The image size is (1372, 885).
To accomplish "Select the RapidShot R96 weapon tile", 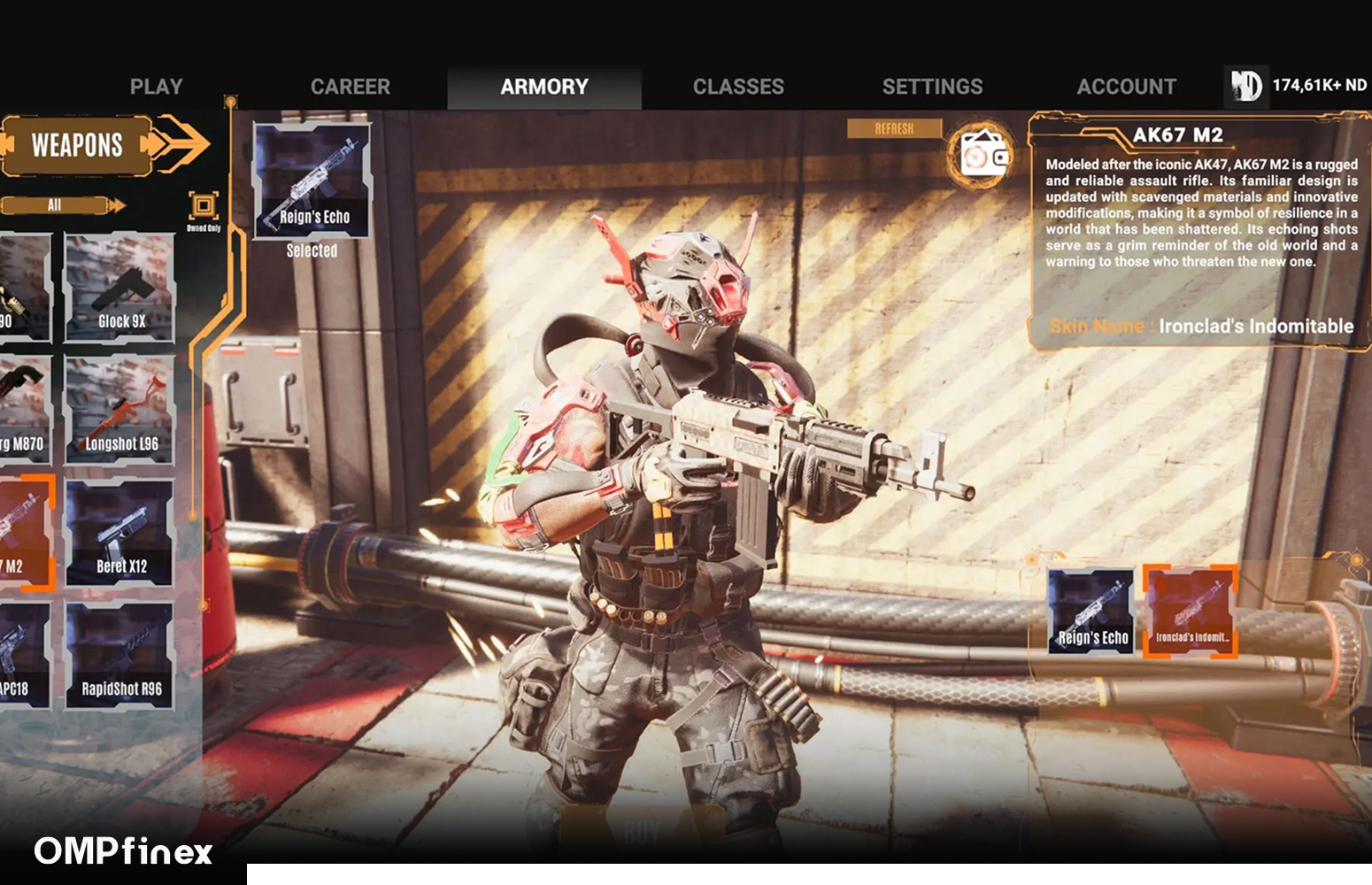I will point(119,656).
